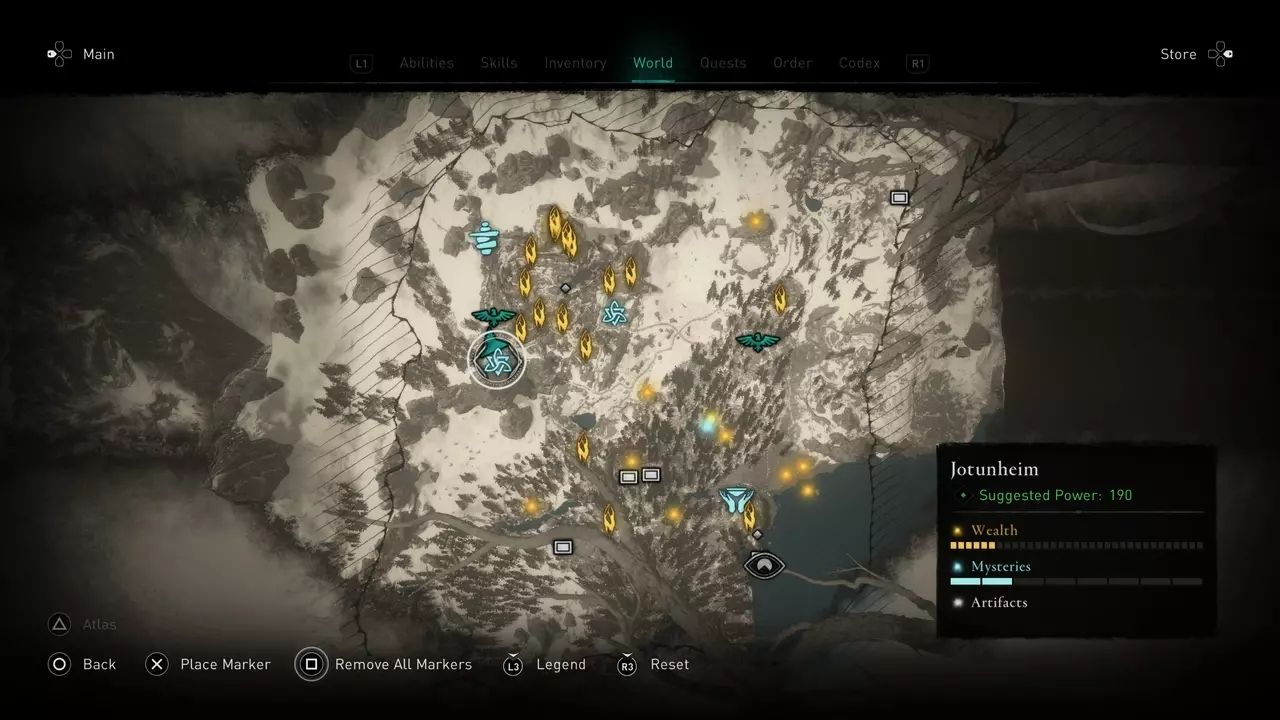Viewport: 1280px width, 720px height.
Task: Click the teal stacked-stones cairn marker
Action: [x=484, y=237]
